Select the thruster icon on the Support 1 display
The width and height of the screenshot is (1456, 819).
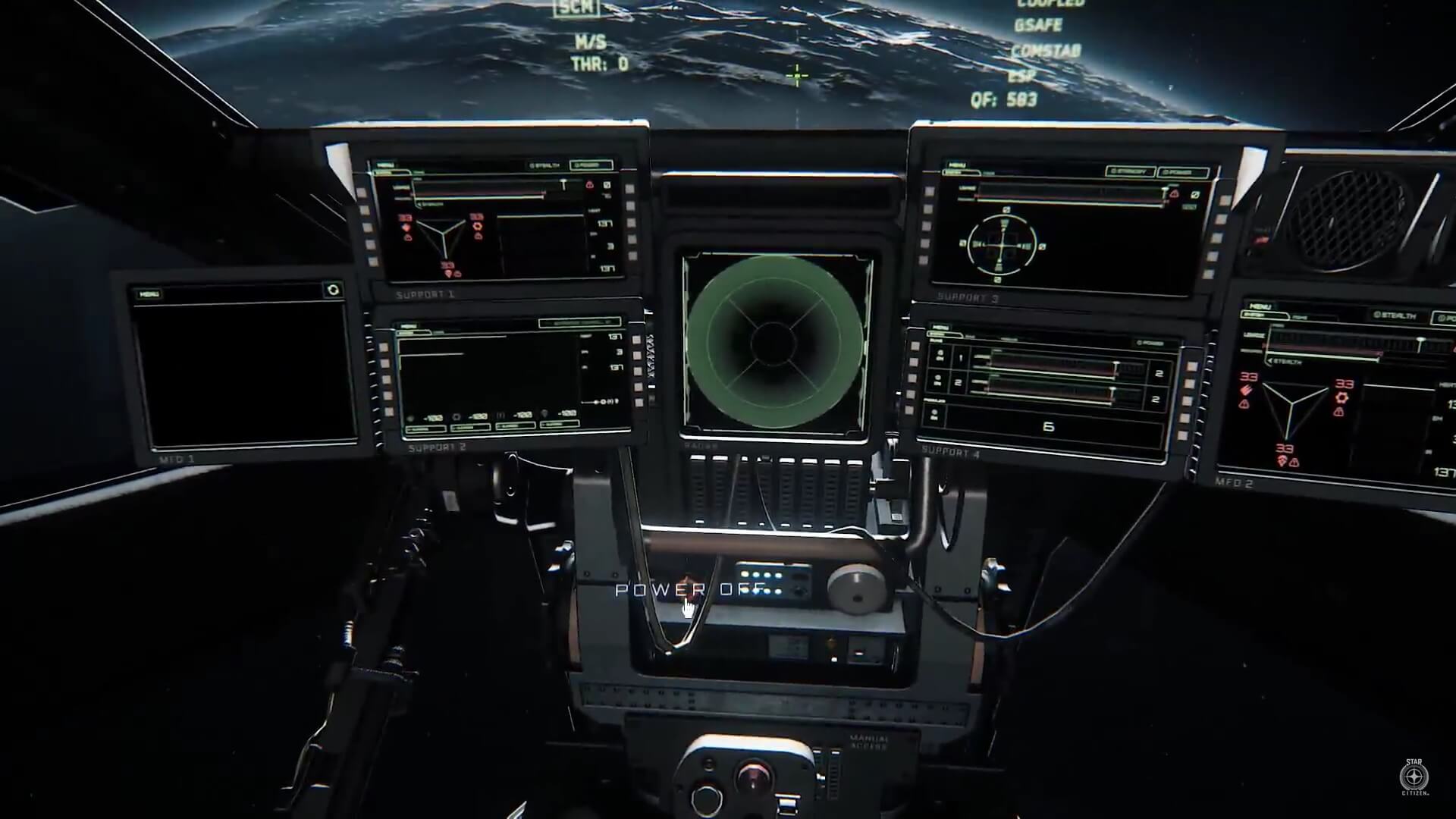point(478,226)
